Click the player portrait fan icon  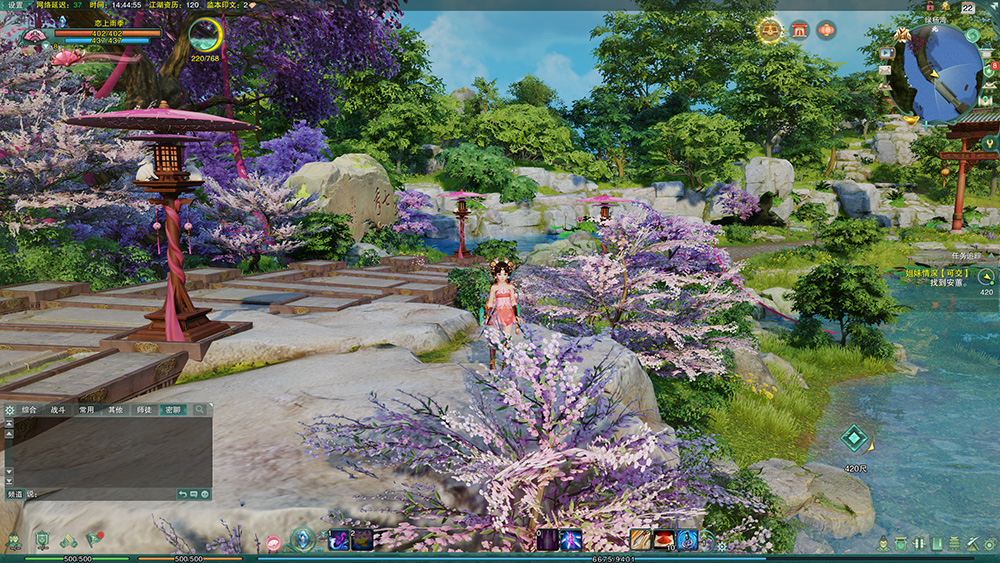point(34,36)
